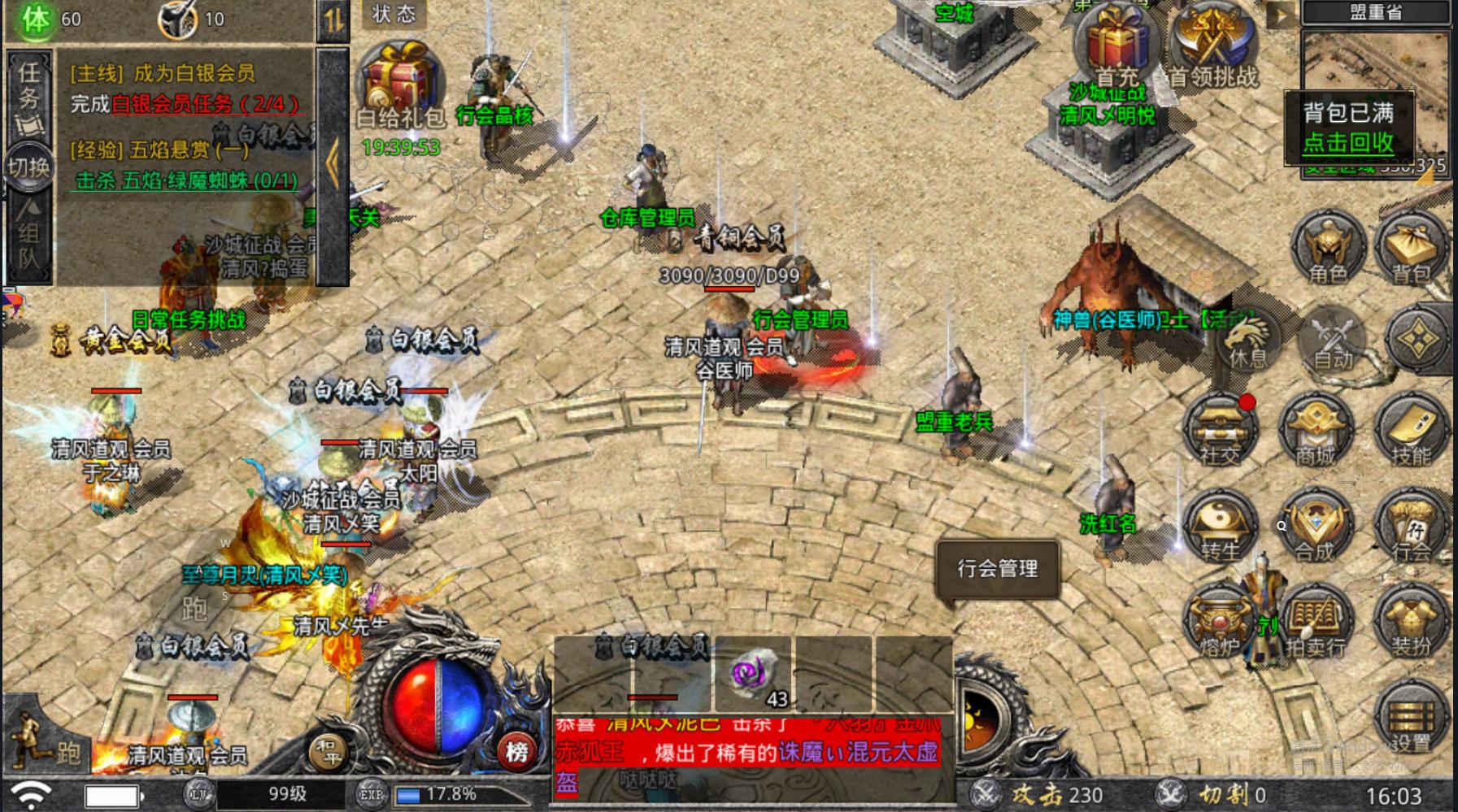1458x812 pixels.
Task: Open the 行会 guild icon
Action: tap(1411, 528)
